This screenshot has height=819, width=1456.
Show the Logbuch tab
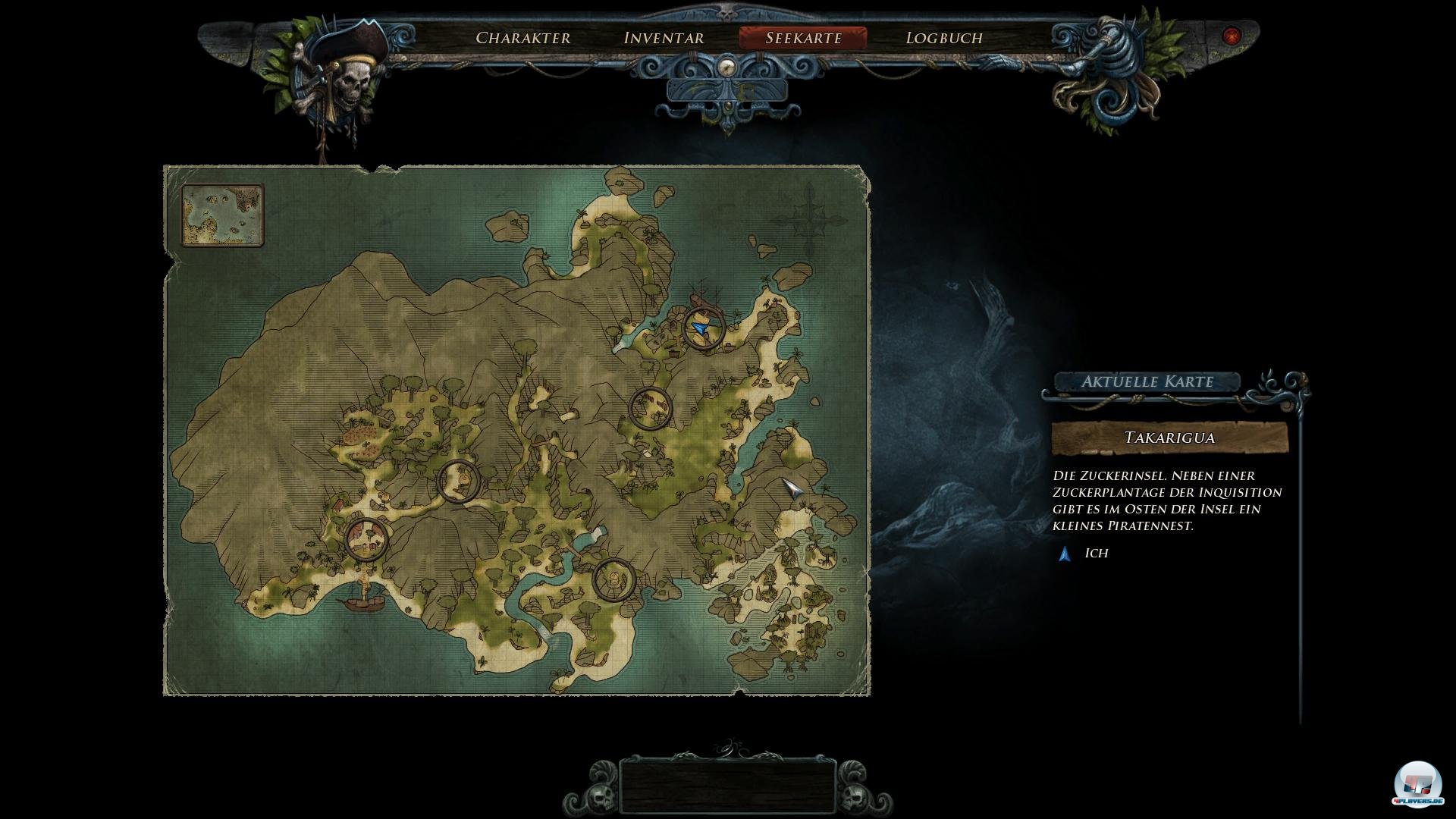click(944, 38)
